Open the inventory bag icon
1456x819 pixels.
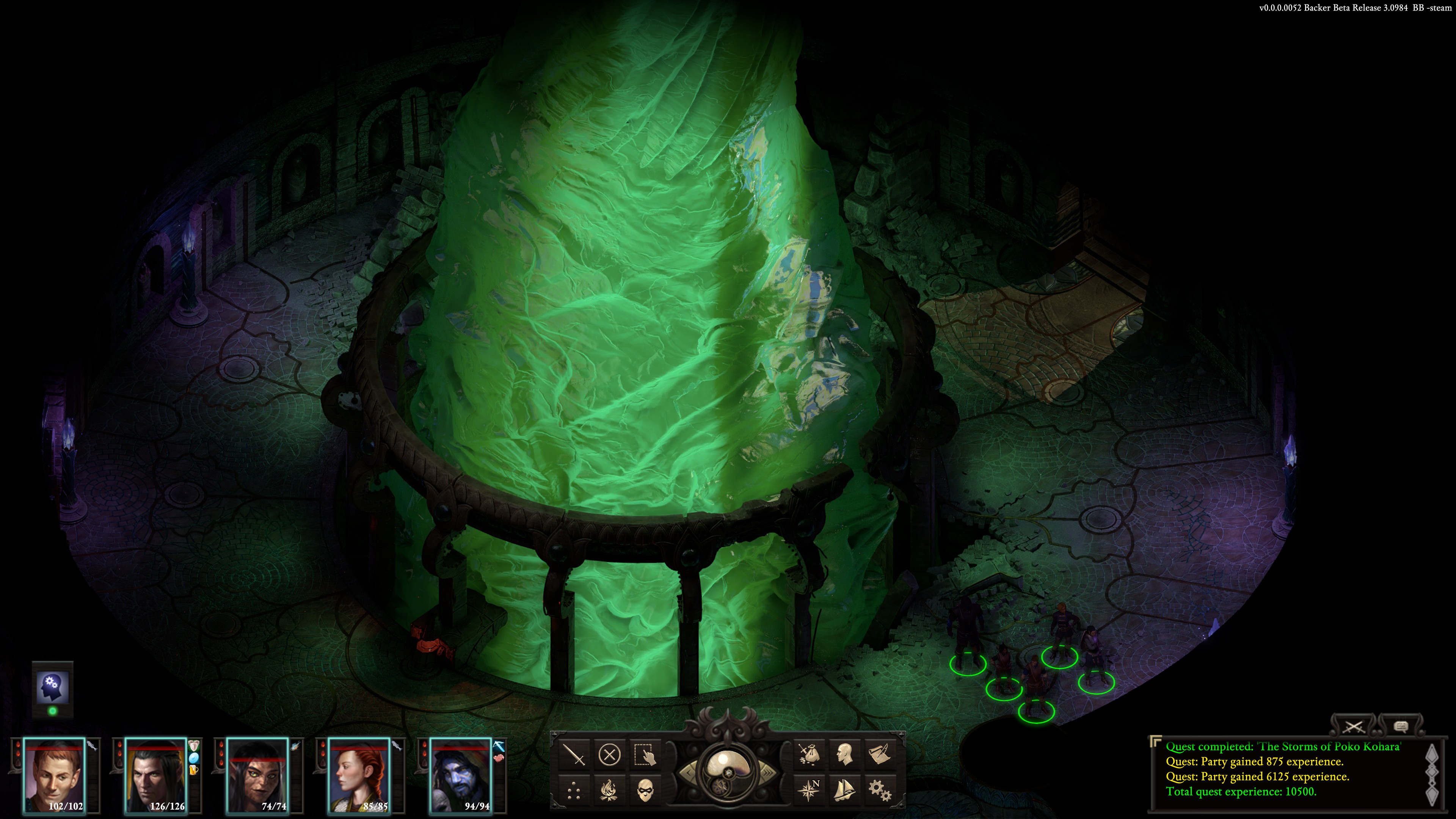809,755
